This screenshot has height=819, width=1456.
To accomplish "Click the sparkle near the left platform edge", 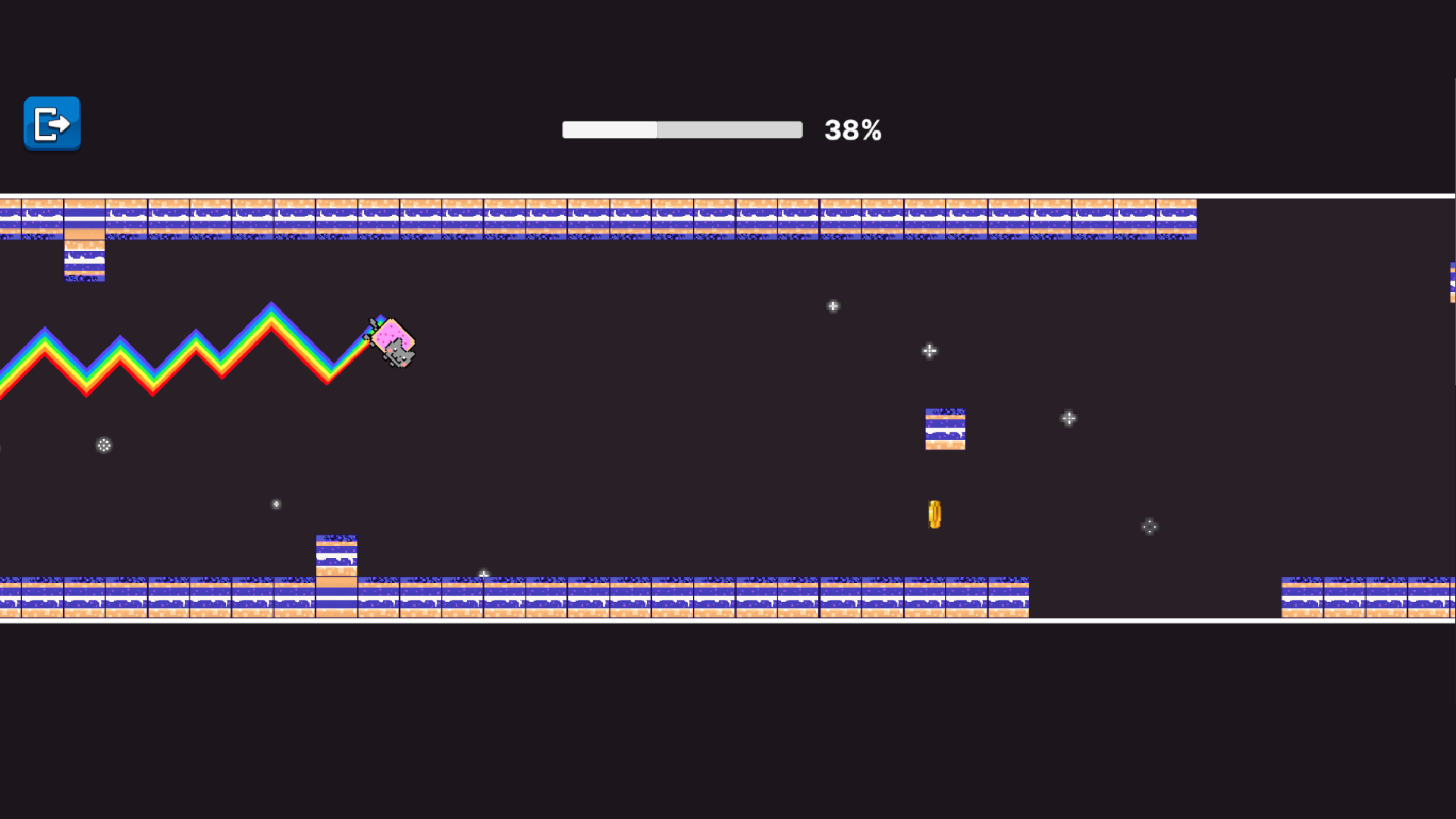I will 104,445.
